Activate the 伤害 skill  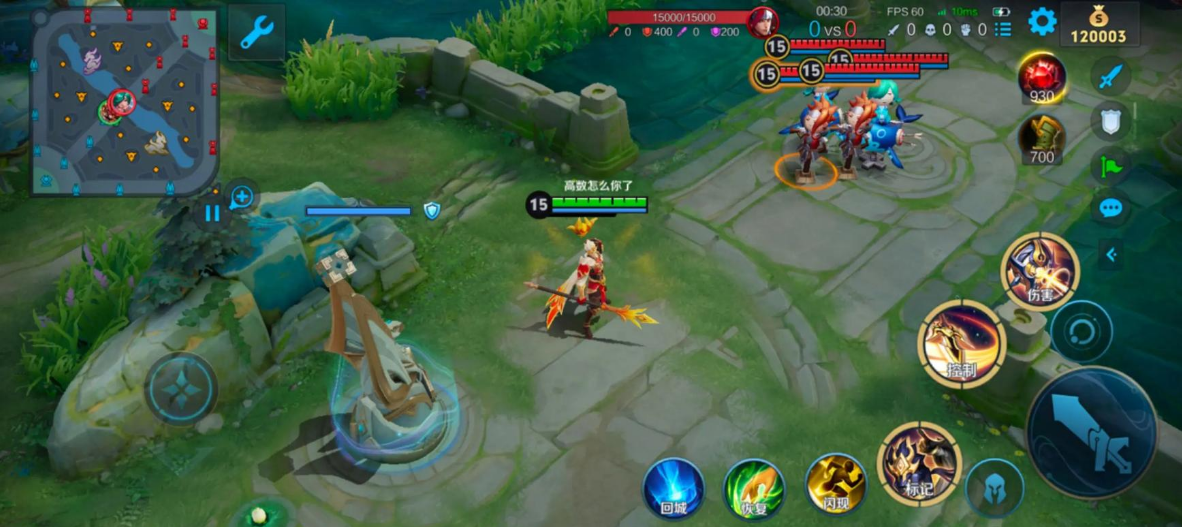point(1040,272)
